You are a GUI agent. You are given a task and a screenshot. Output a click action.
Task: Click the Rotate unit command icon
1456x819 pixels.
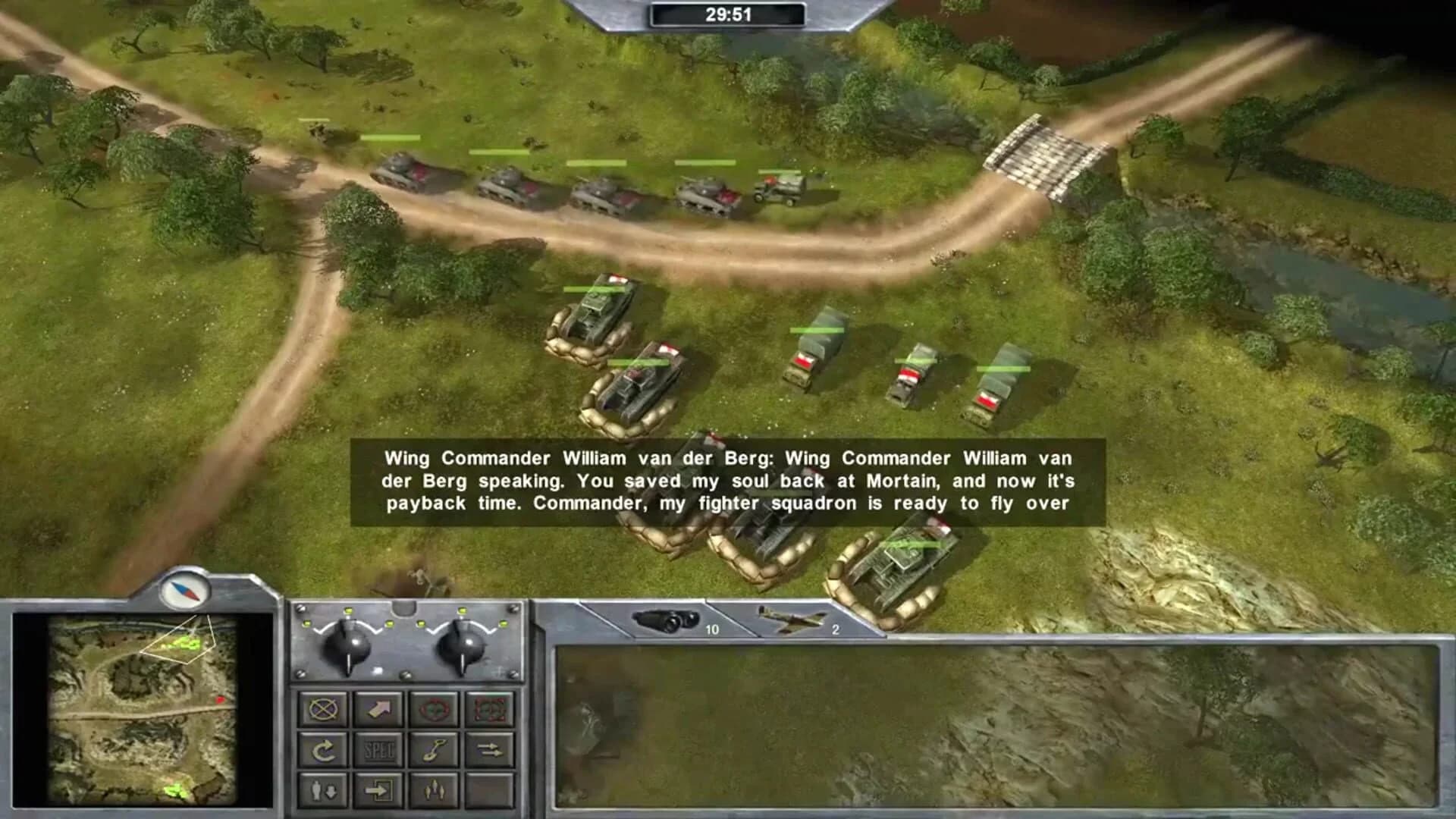[x=323, y=749]
